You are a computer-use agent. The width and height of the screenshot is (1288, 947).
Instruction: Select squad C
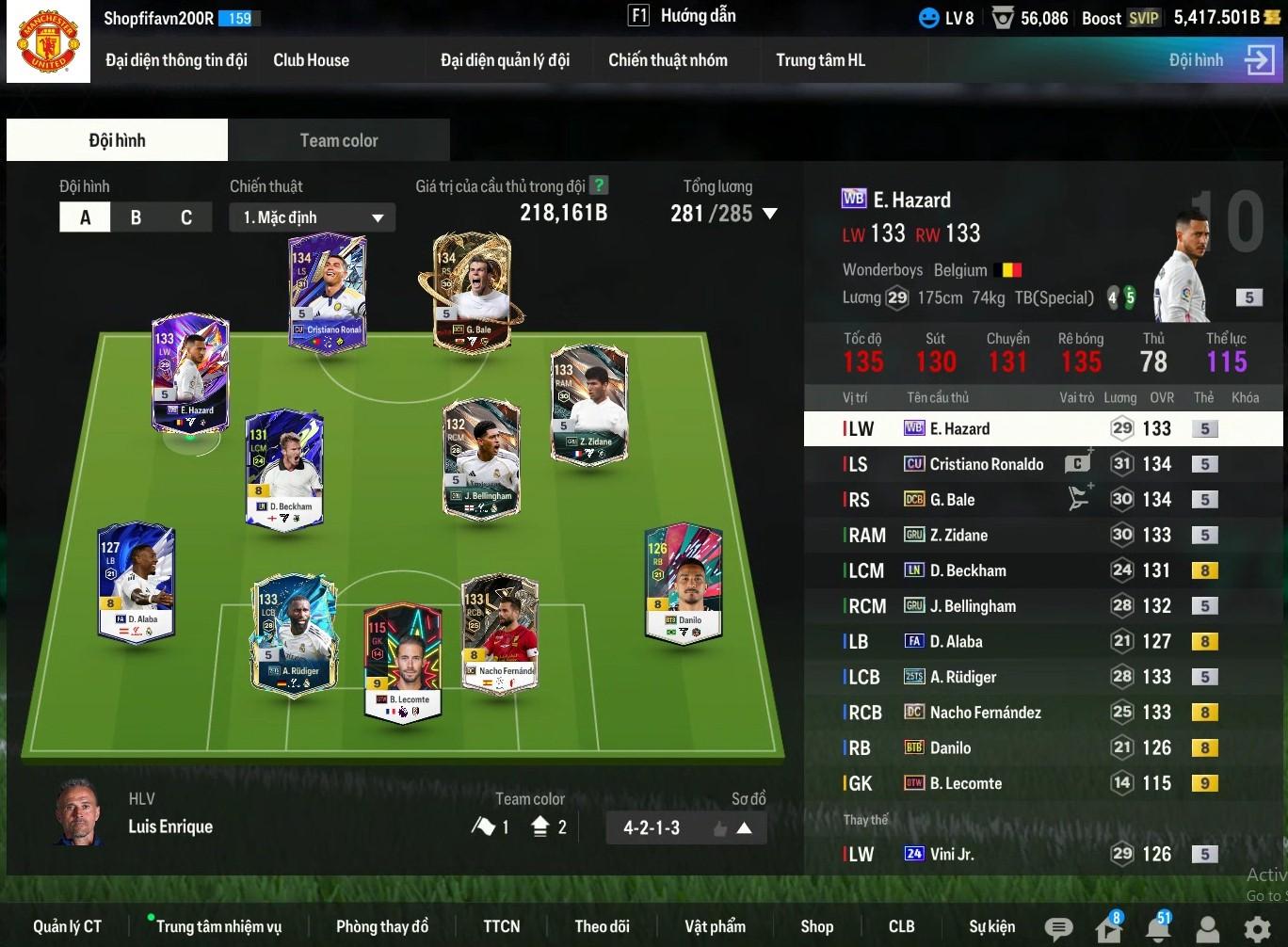(x=185, y=217)
